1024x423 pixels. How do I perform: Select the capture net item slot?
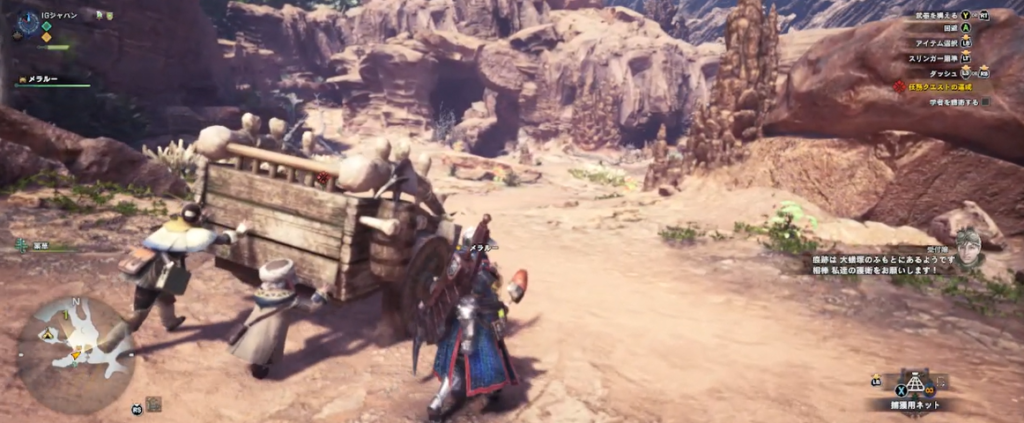click(x=912, y=386)
